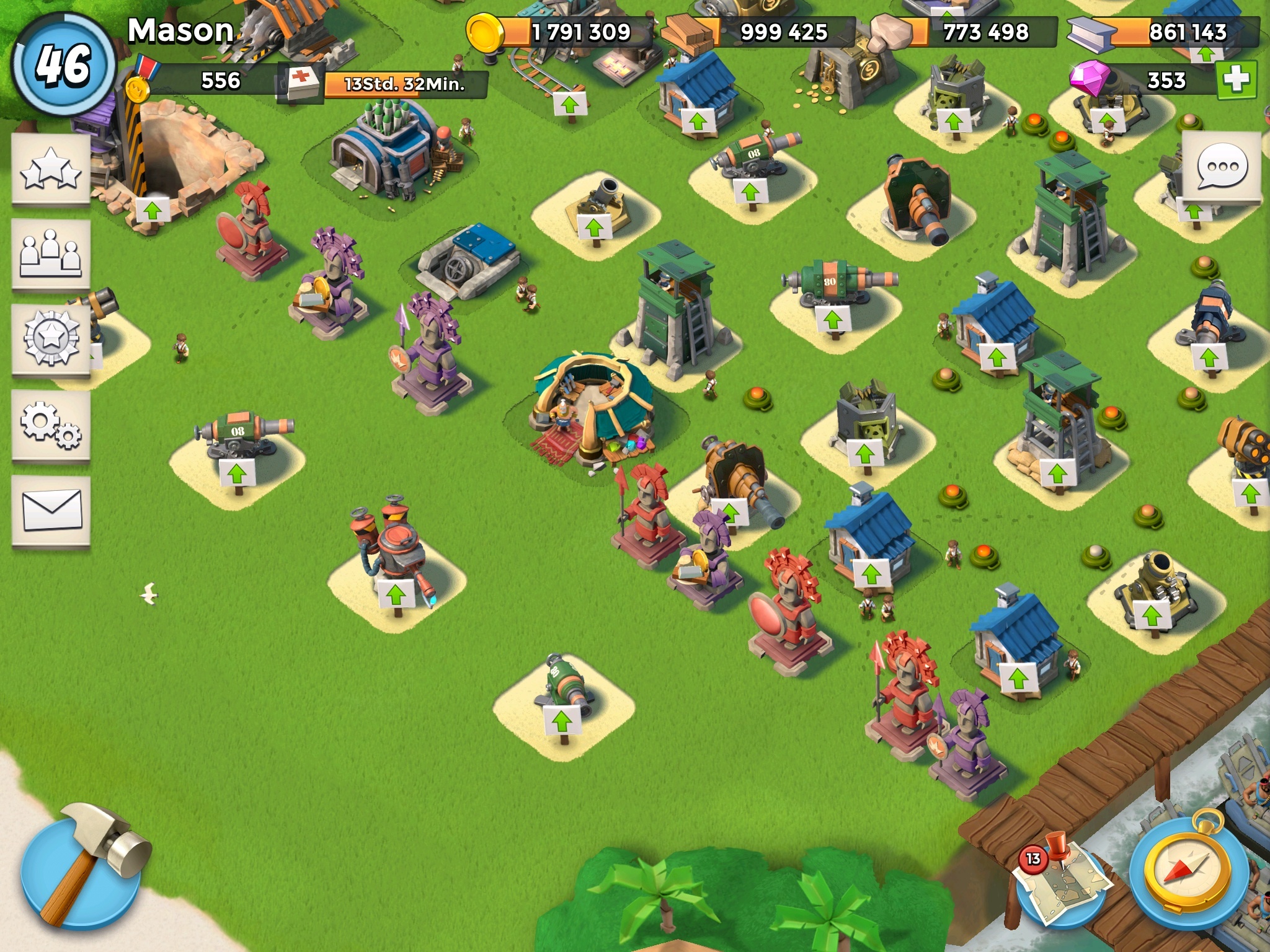The height and width of the screenshot is (952, 1270).
Task: Open the star badge task force button
Action: [x=51, y=338]
